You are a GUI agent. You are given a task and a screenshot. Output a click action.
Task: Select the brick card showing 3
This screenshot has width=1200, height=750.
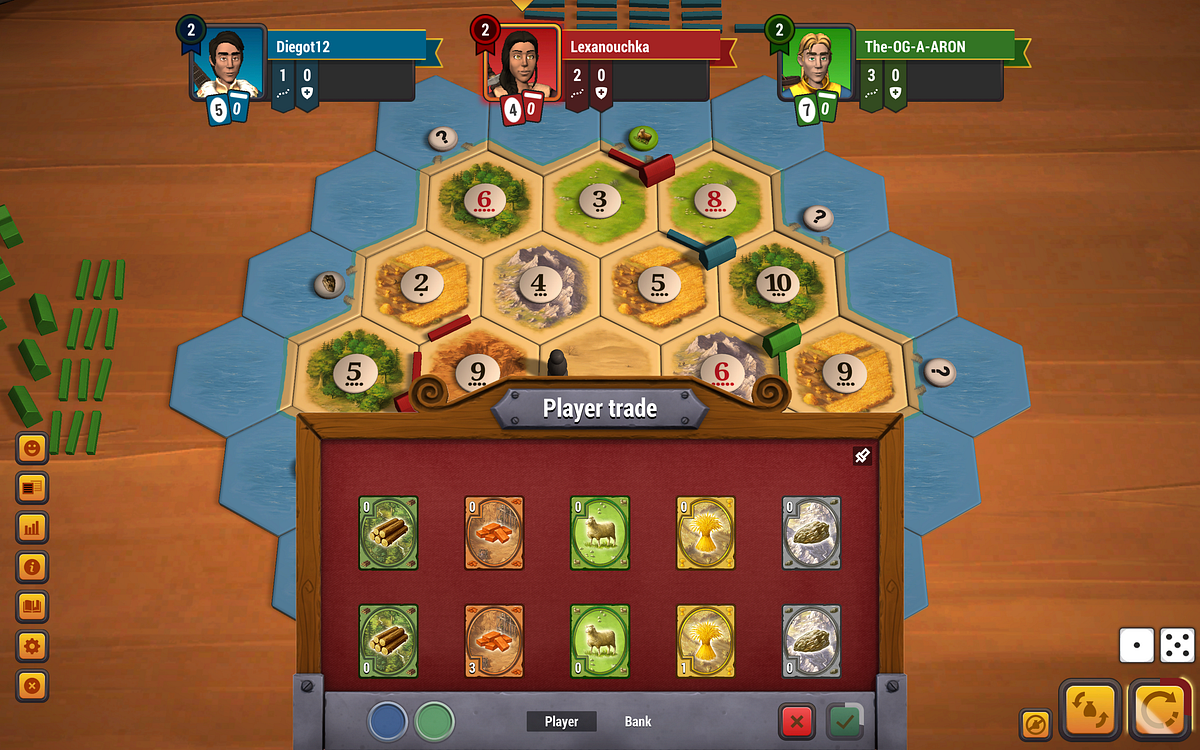pyautogui.click(x=493, y=642)
